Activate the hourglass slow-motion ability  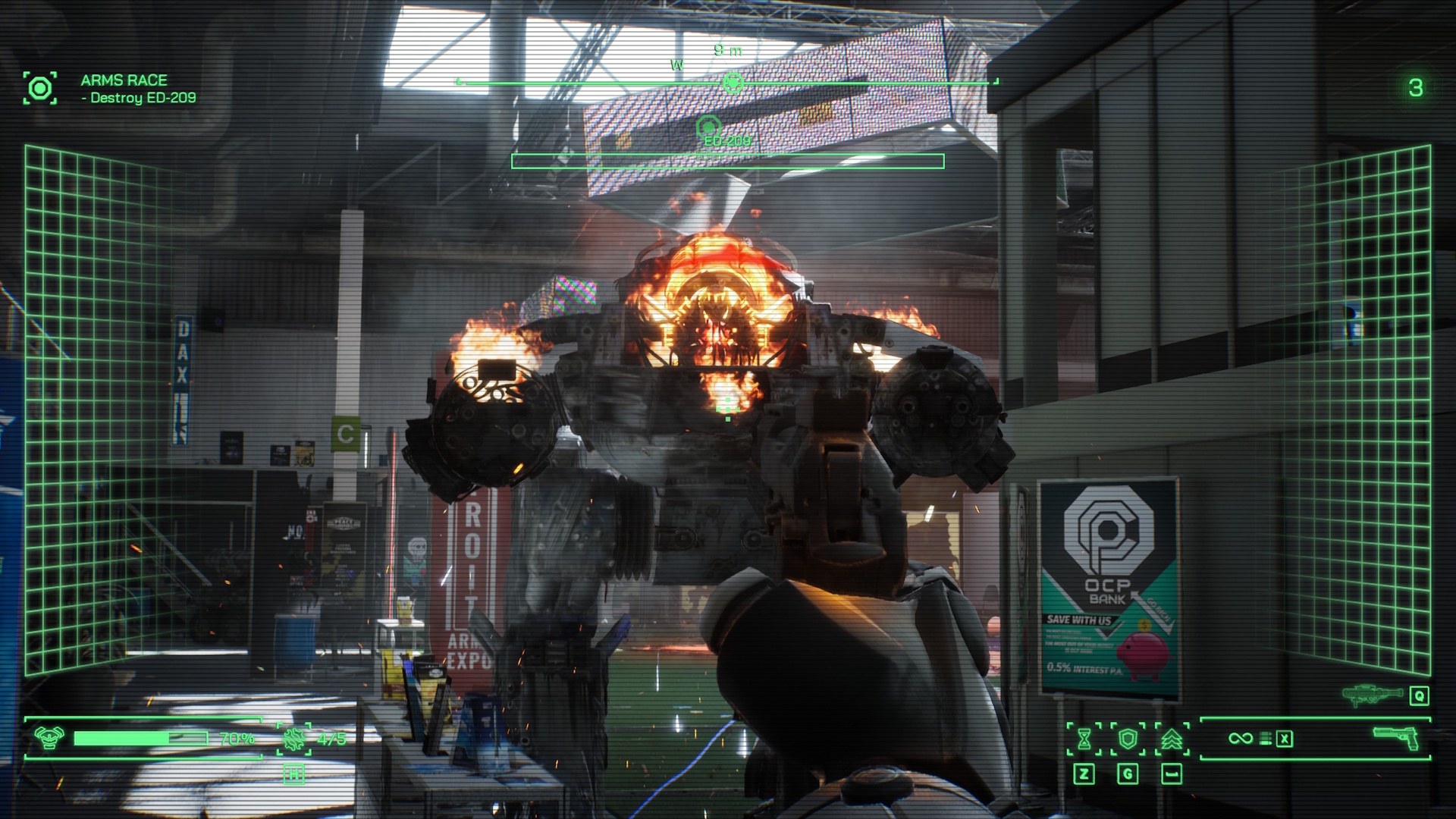click(x=1084, y=739)
